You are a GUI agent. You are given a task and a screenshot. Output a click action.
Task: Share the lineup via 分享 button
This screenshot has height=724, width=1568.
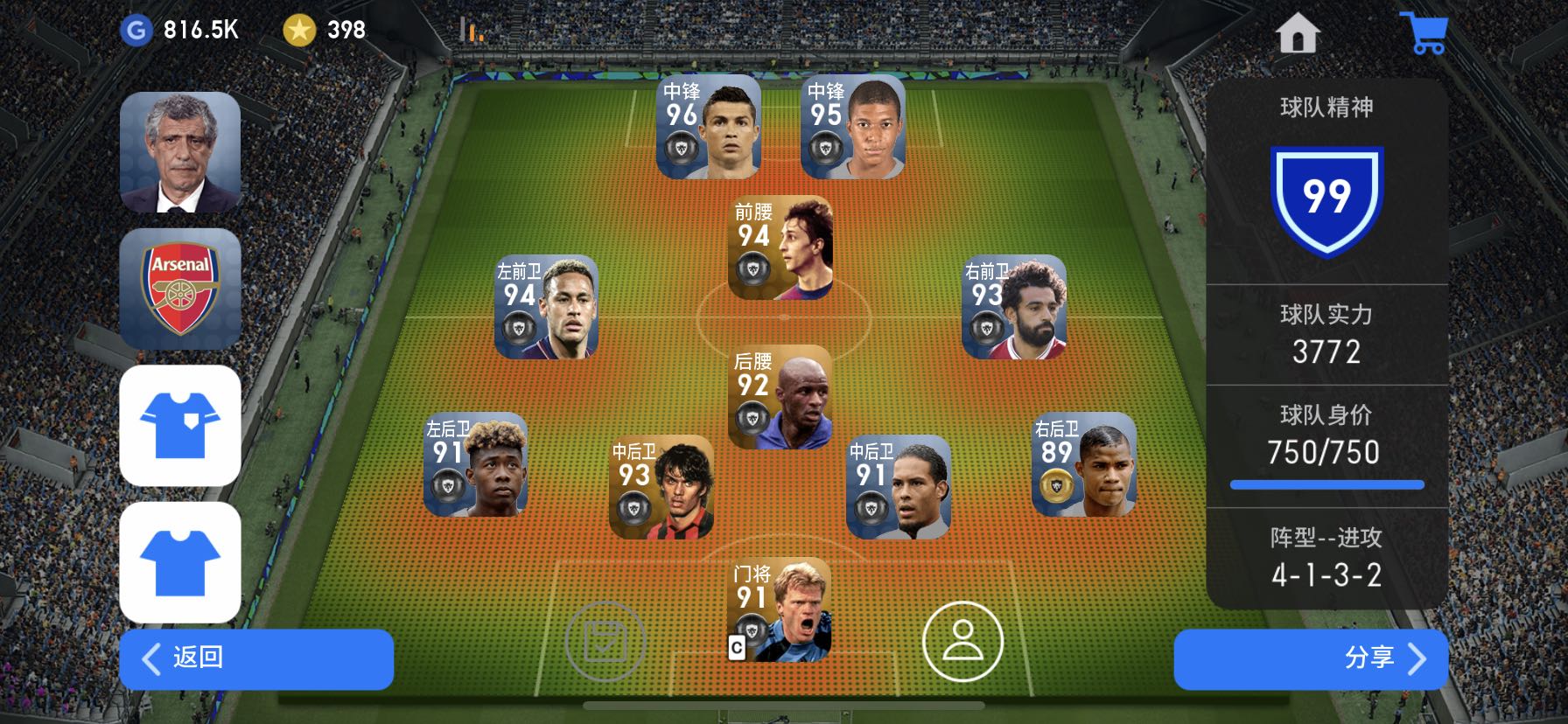[x=1310, y=658]
